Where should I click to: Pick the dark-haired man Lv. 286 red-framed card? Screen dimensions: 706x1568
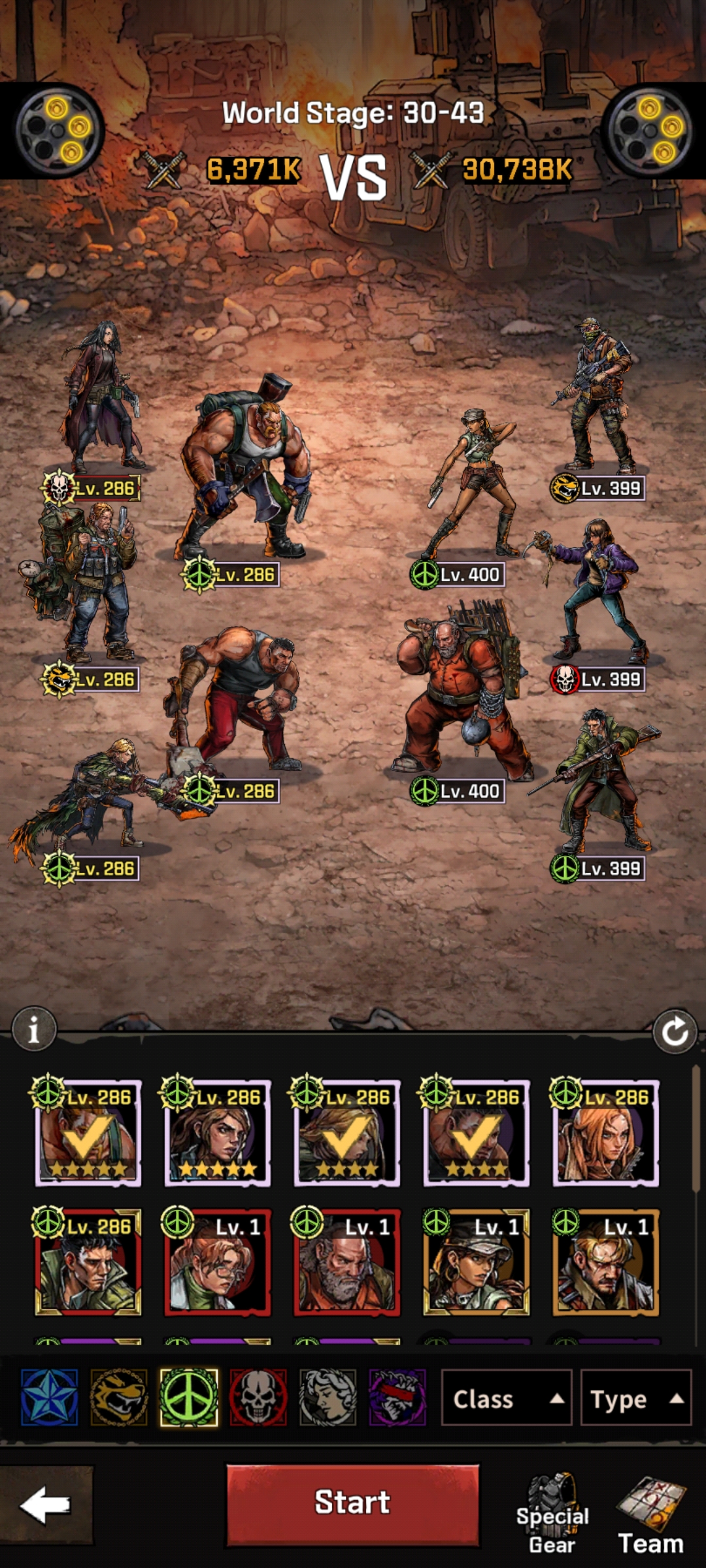(88, 1262)
